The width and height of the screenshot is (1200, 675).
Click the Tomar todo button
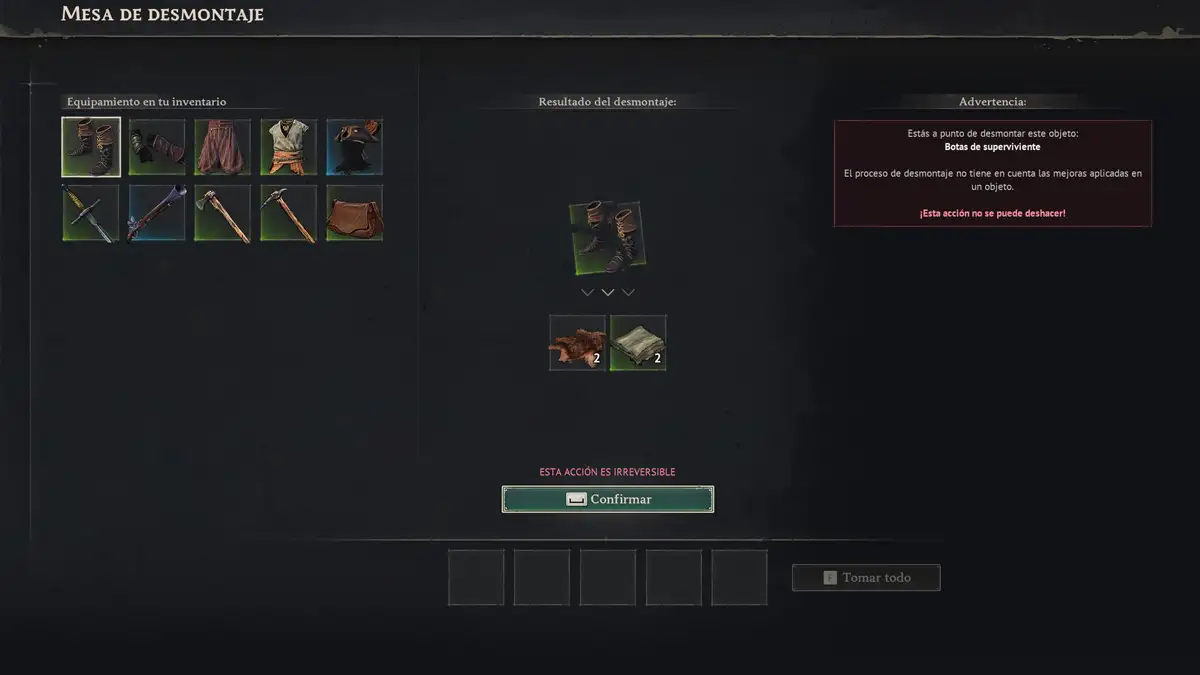click(866, 578)
